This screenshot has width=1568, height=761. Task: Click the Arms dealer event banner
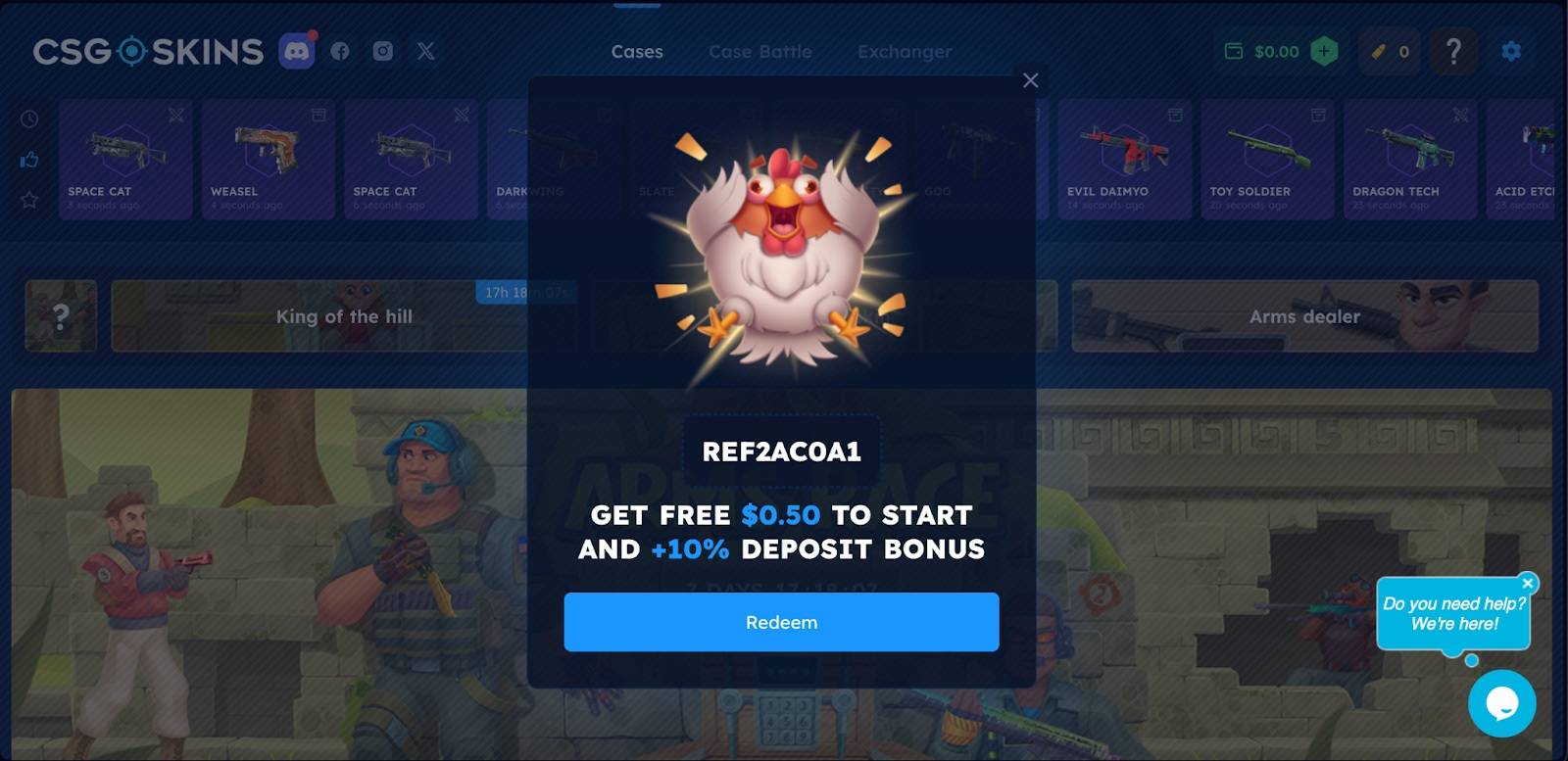[1305, 316]
